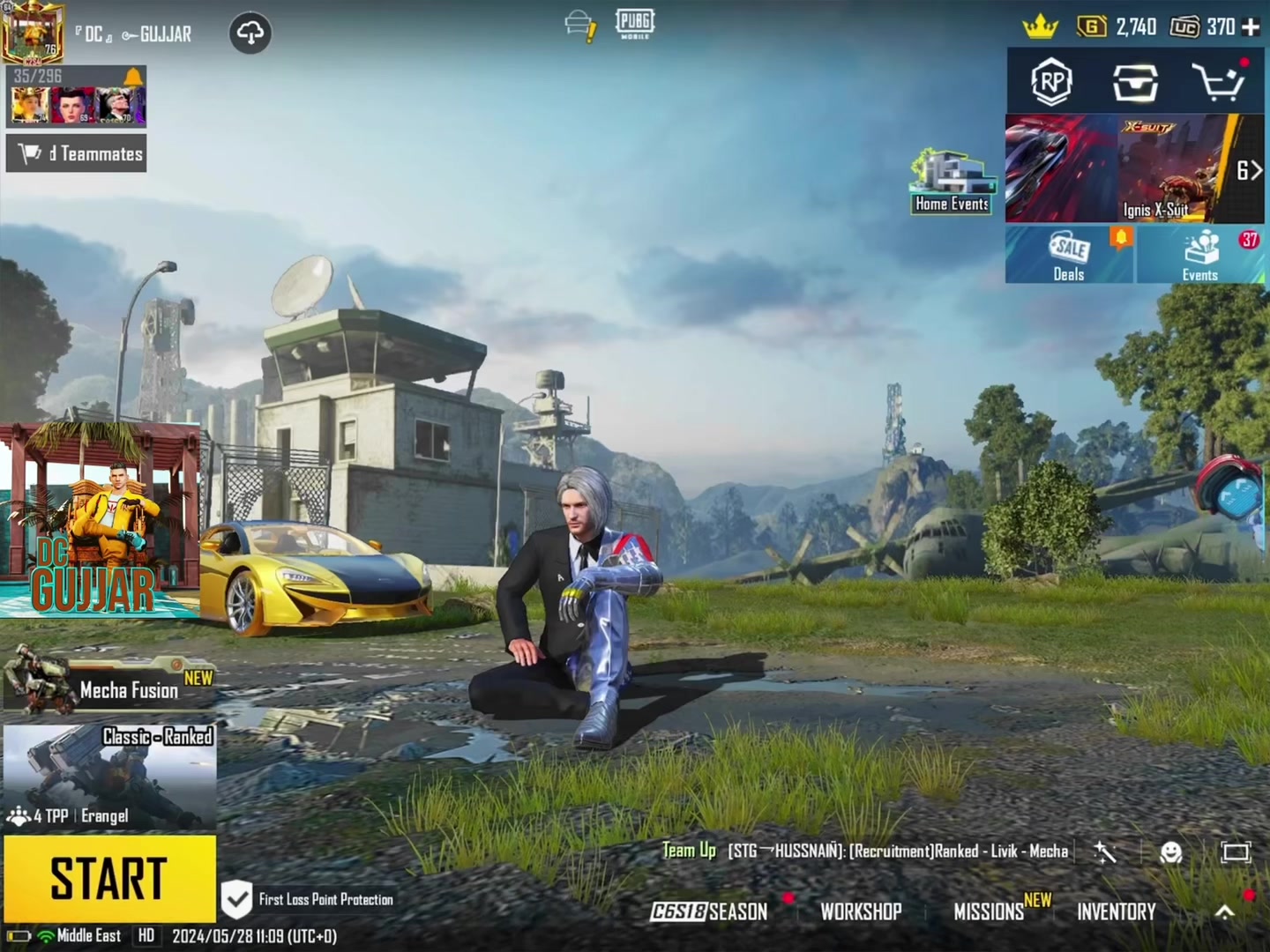Screen dimensions: 1270x952
Task: Open the Teammates panel
Action: [77, 153]
